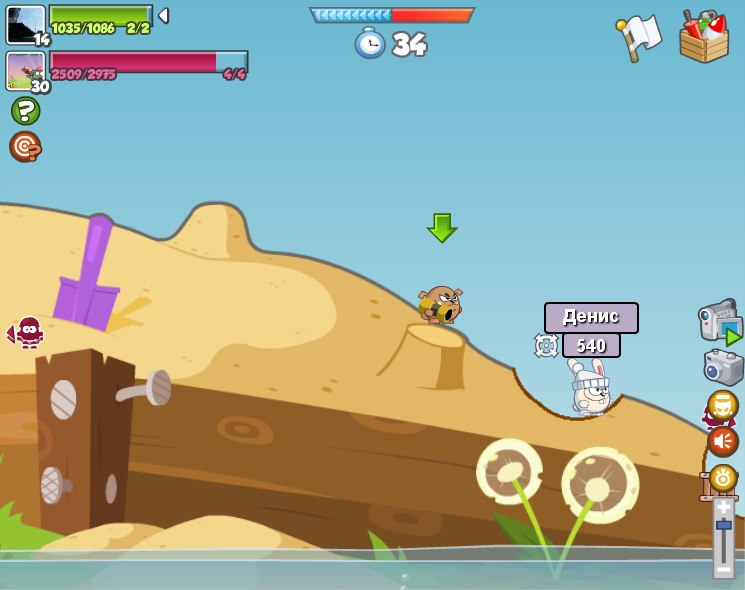Collapse the team panel with the white arrow
The height and width of the screenshot is (590, 745).
pos(163,16)
